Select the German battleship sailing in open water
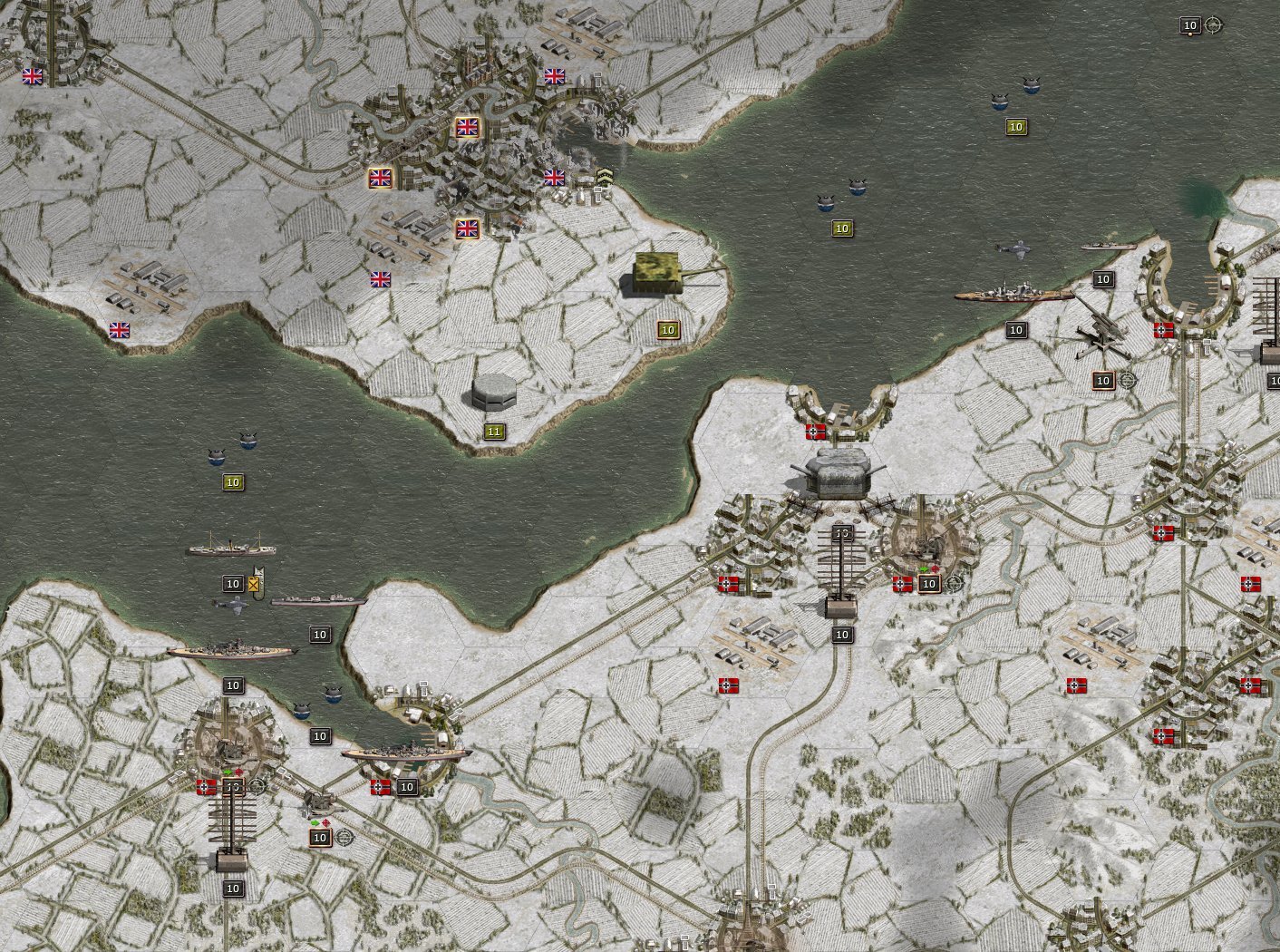 pyautogui.click(x=1011, y=295)
